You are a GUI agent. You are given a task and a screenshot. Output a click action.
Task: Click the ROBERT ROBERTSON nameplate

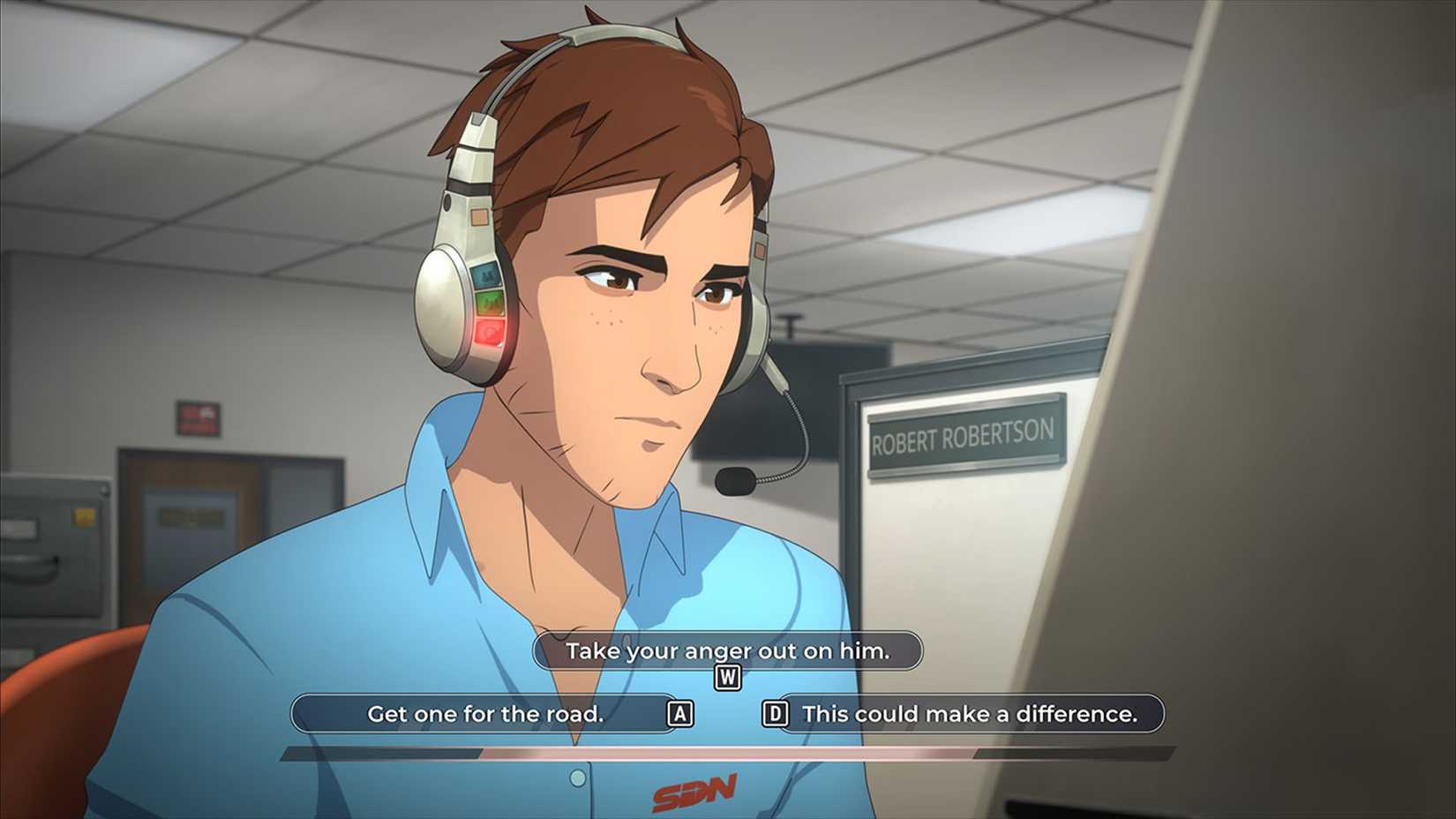962,434
